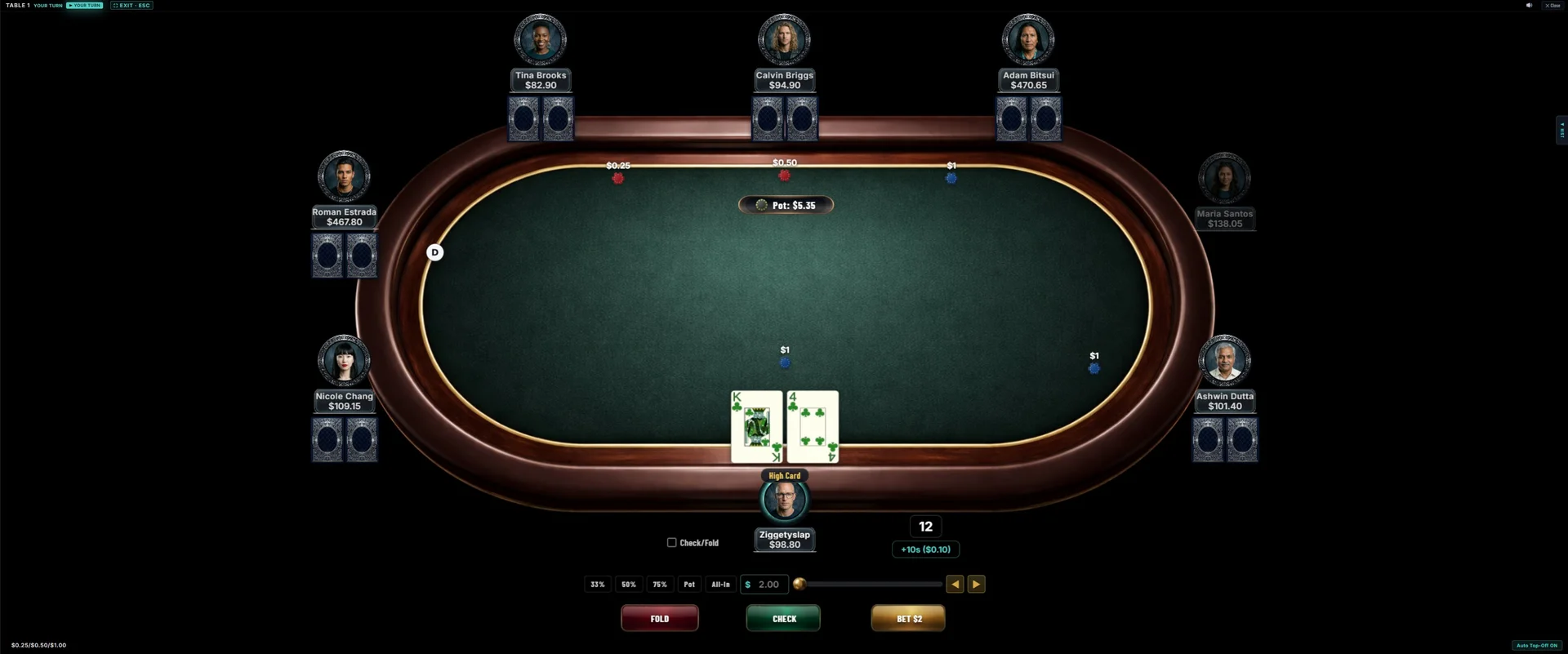Click Exit - ESC in the top bar

pos(131,5)
